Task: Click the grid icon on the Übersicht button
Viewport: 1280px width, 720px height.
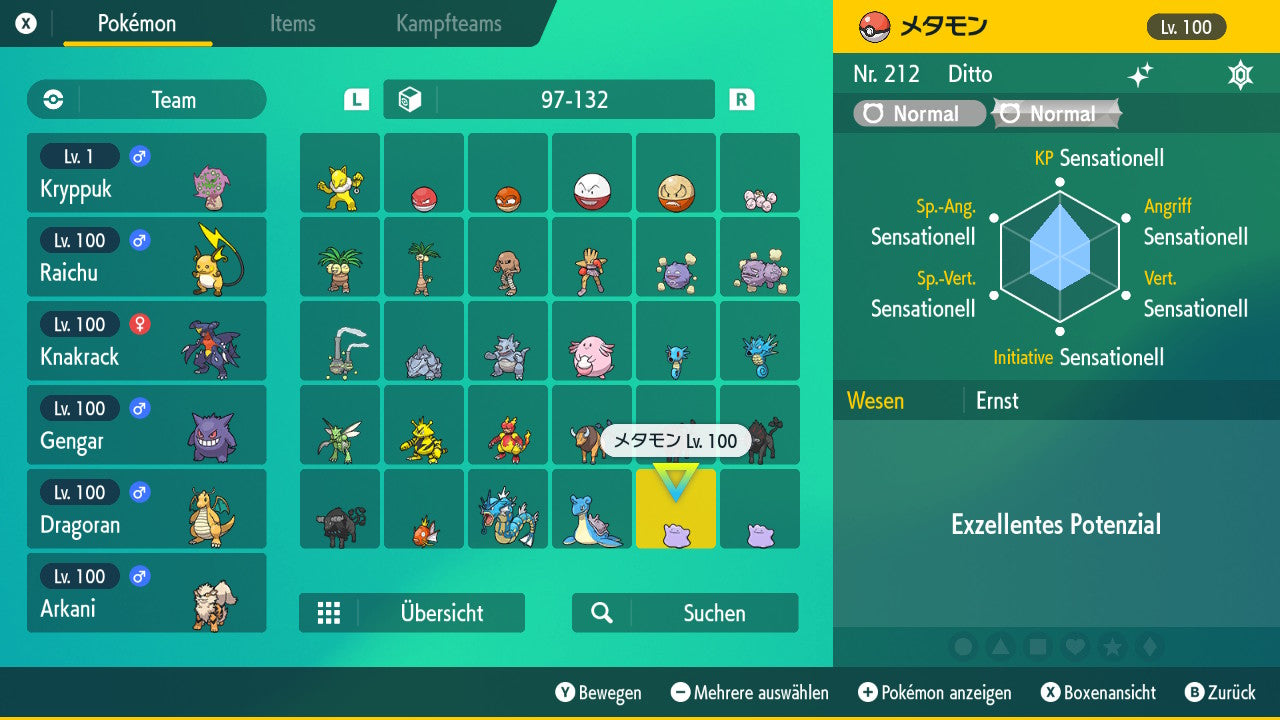Action: (x=330, y=612)
